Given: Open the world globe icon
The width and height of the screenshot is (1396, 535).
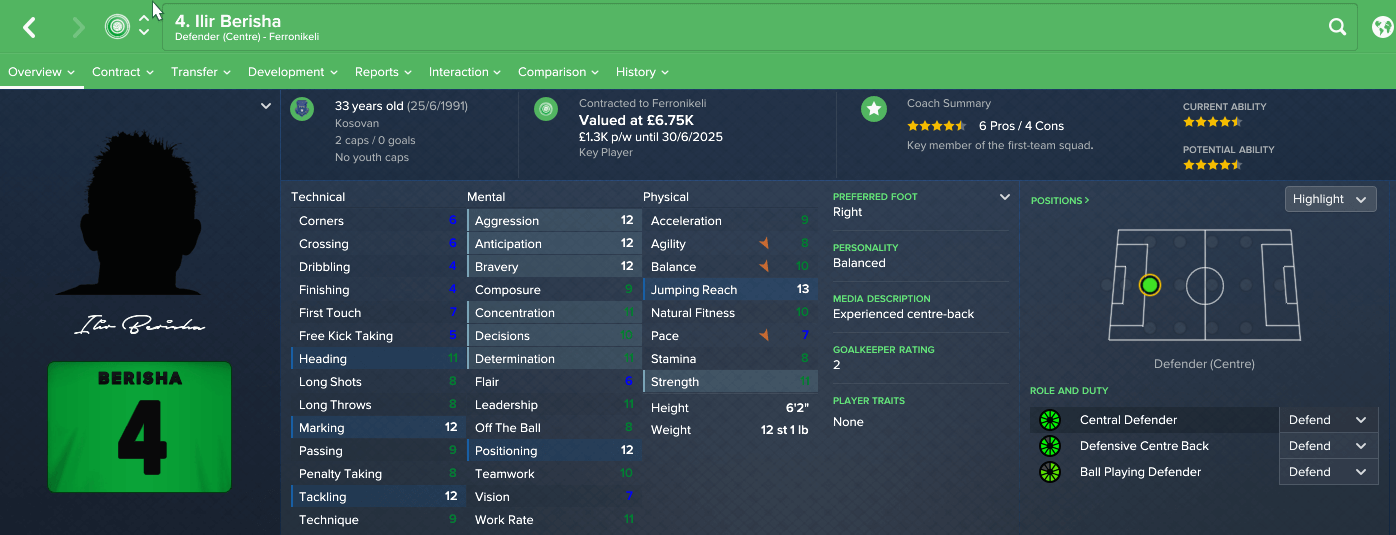Looking at the screenshot, I should pos(1383,27).
